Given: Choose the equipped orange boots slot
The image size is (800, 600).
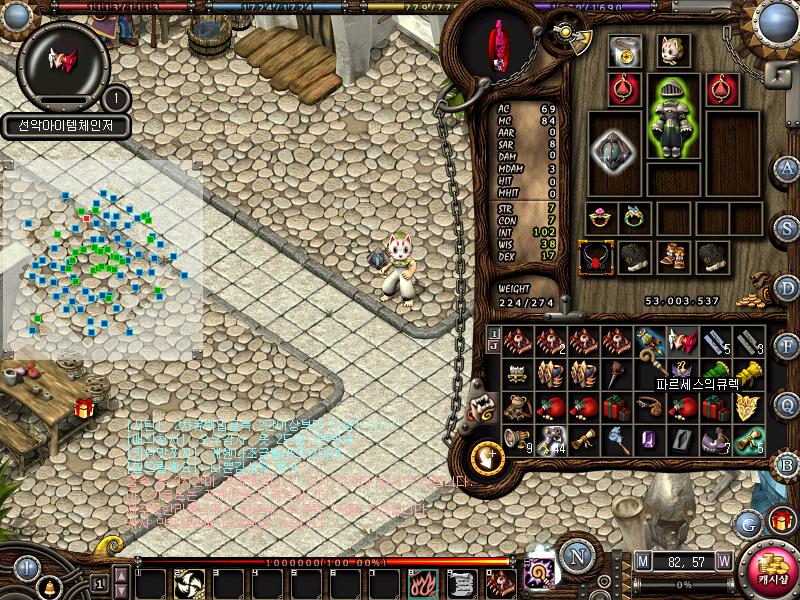Looking at the screenshot, I should tap(672, 258).
